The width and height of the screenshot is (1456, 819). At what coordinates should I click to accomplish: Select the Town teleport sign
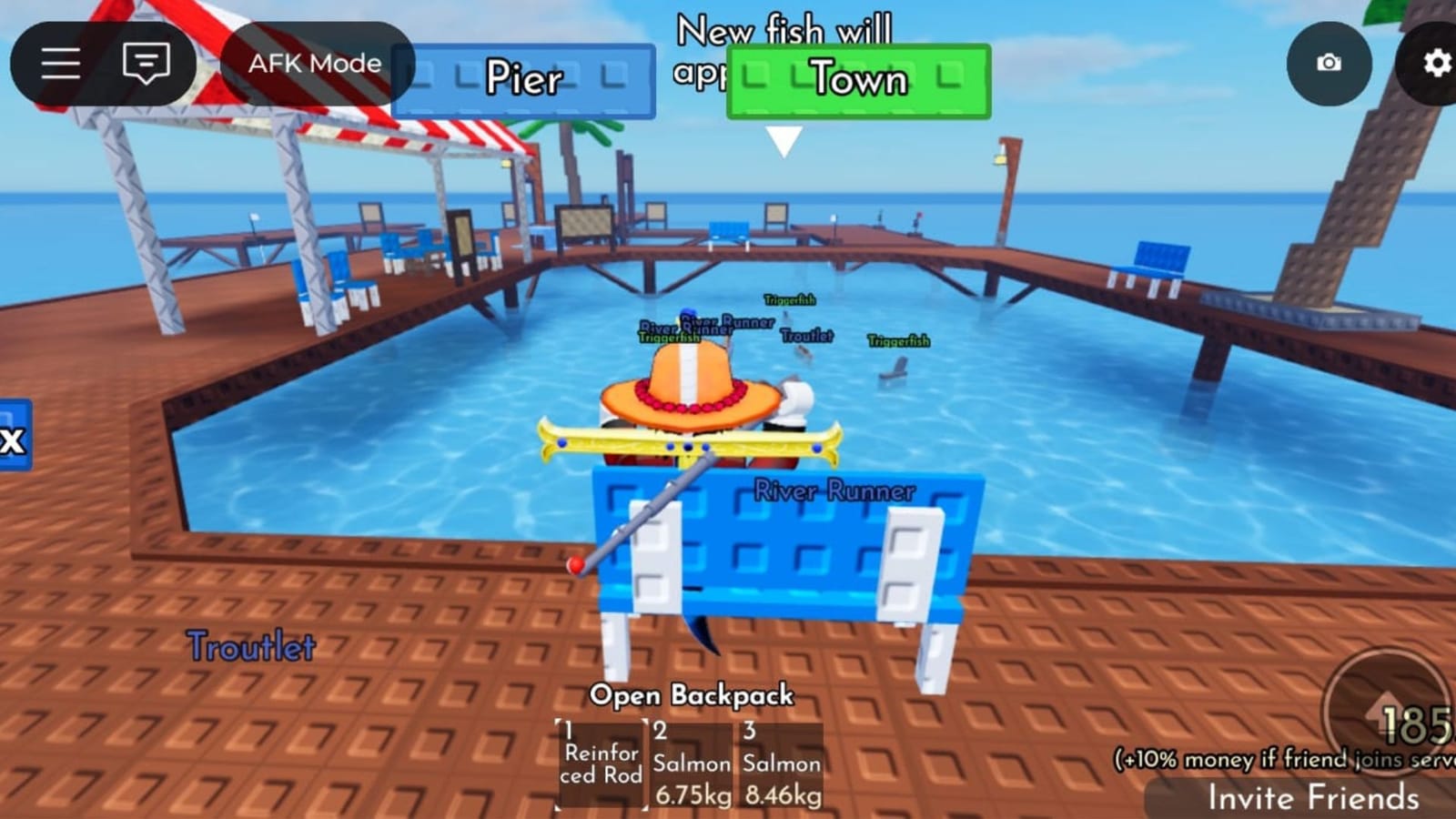pos(856,80)
